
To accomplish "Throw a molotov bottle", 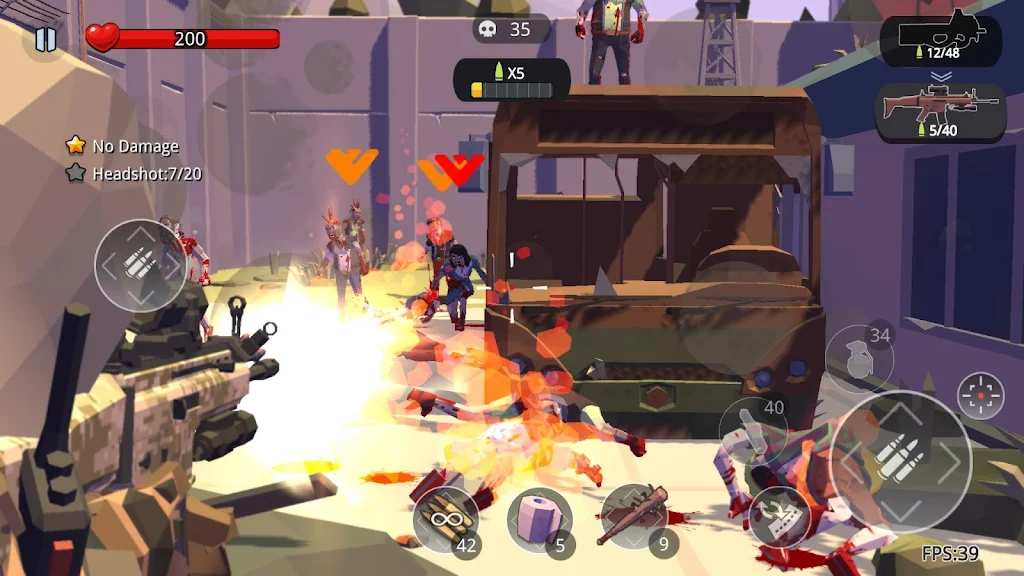I will click(753, 430).
